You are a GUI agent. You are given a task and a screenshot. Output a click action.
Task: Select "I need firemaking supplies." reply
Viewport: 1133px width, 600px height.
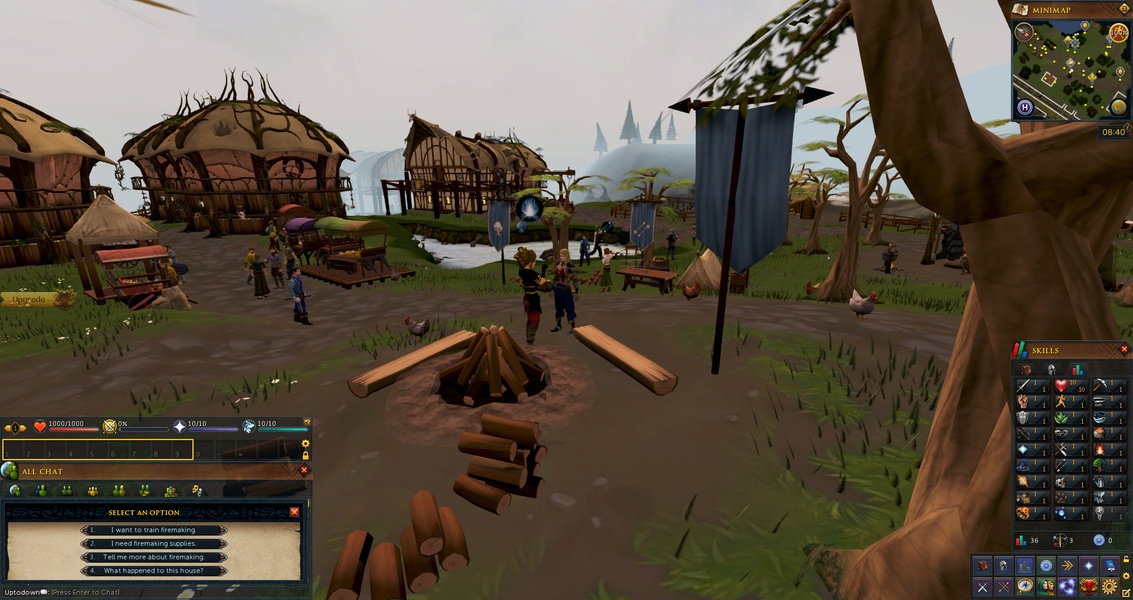point(154,544)
